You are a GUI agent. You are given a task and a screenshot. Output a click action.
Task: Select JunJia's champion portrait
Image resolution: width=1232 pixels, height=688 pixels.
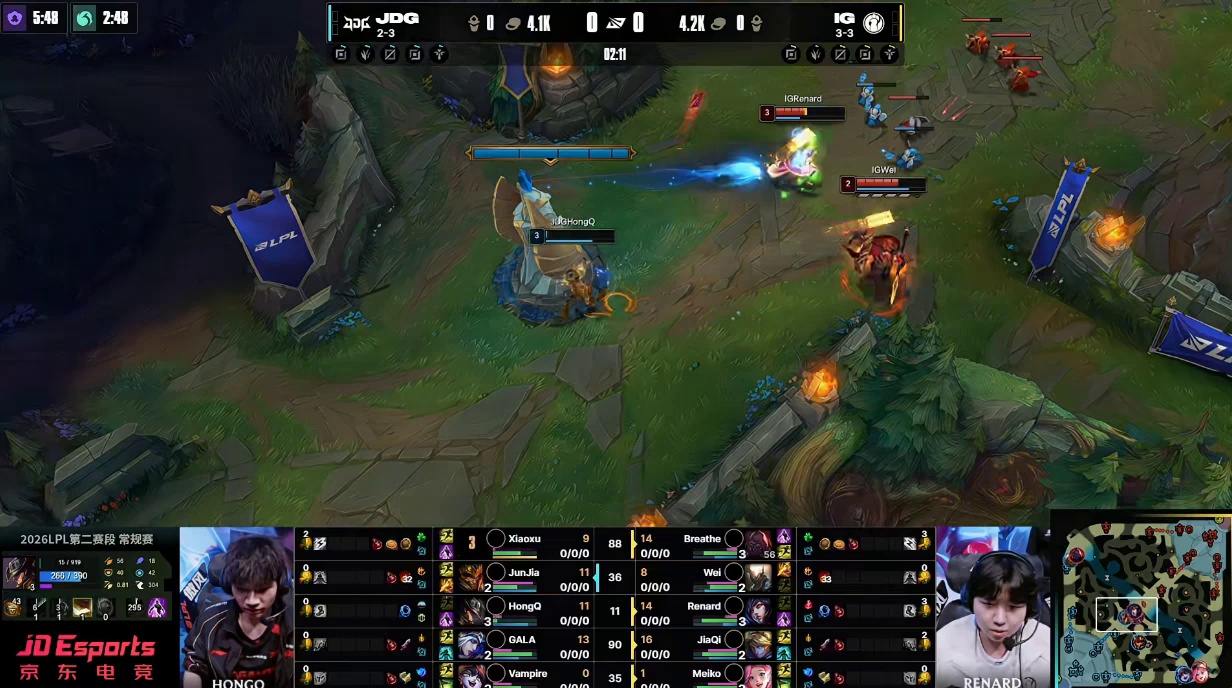pyautogui.click(x=472, y=578)
